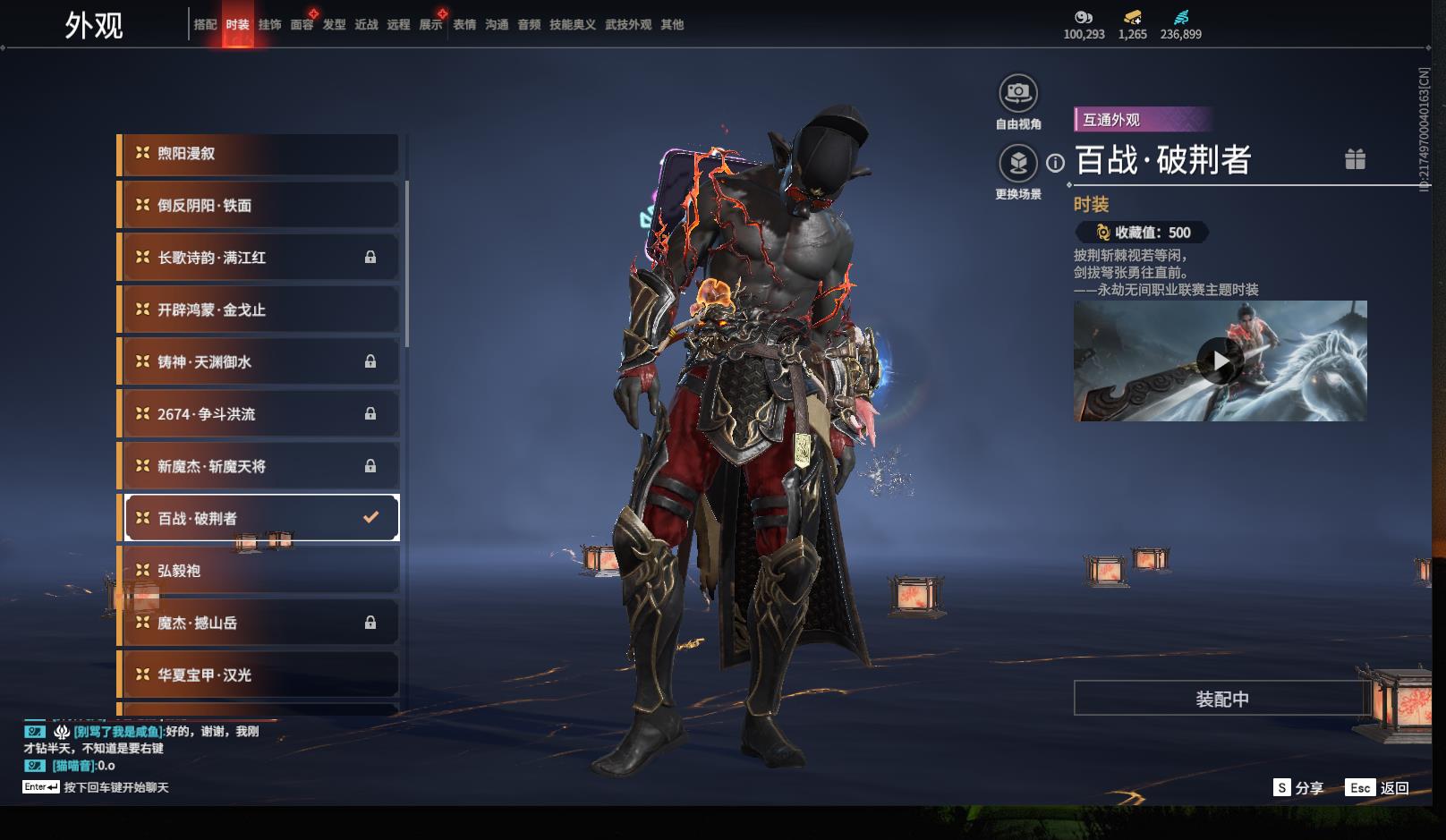The height and width of the screenshot is (840, 1446).
Task: Play the outfit preview video
Action: [x=1220, y=361]
